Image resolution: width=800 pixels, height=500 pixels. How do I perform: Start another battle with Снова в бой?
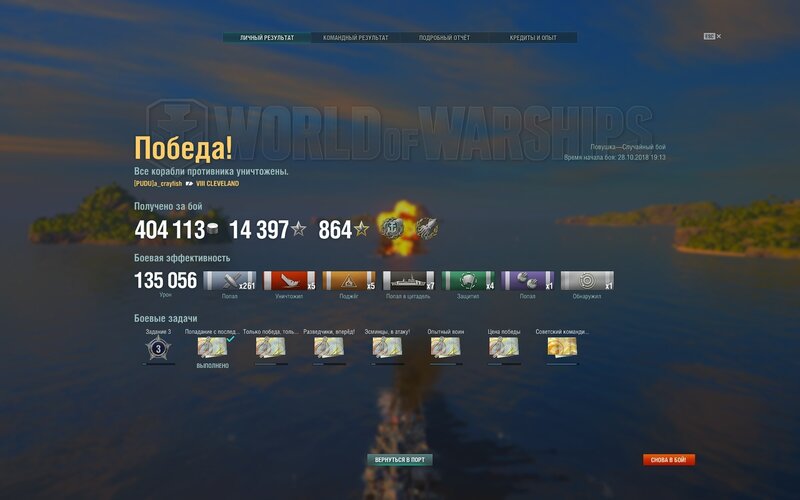point(669,460)
